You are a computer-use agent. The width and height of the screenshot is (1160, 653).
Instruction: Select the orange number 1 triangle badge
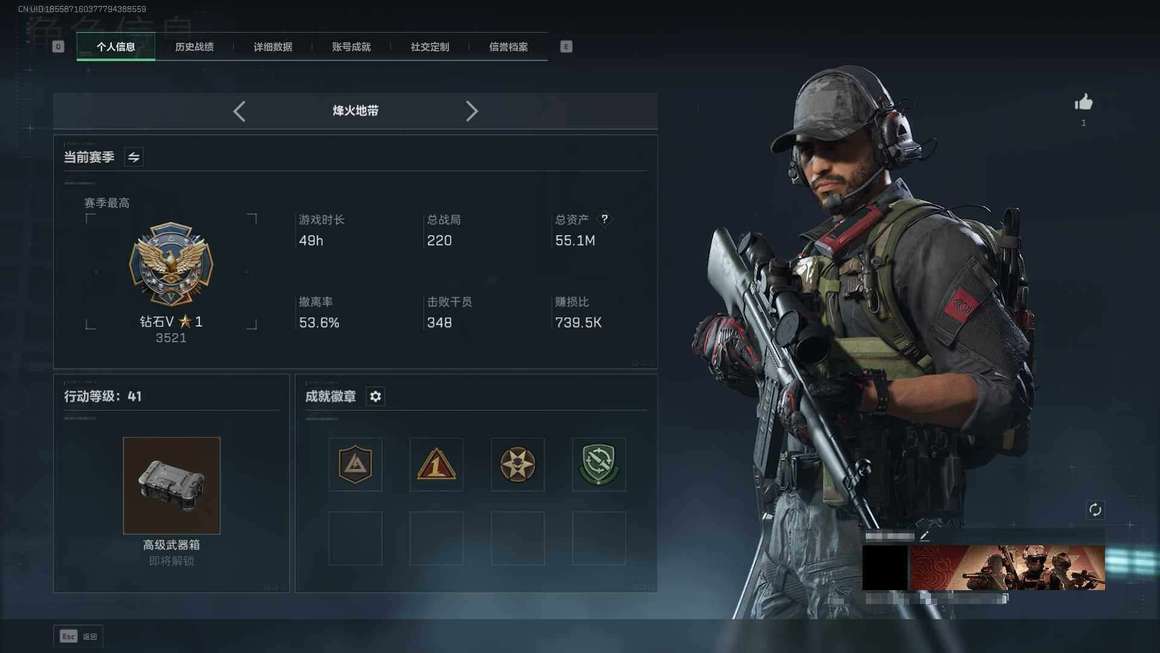pyautogui.click(x=436, y=464)
